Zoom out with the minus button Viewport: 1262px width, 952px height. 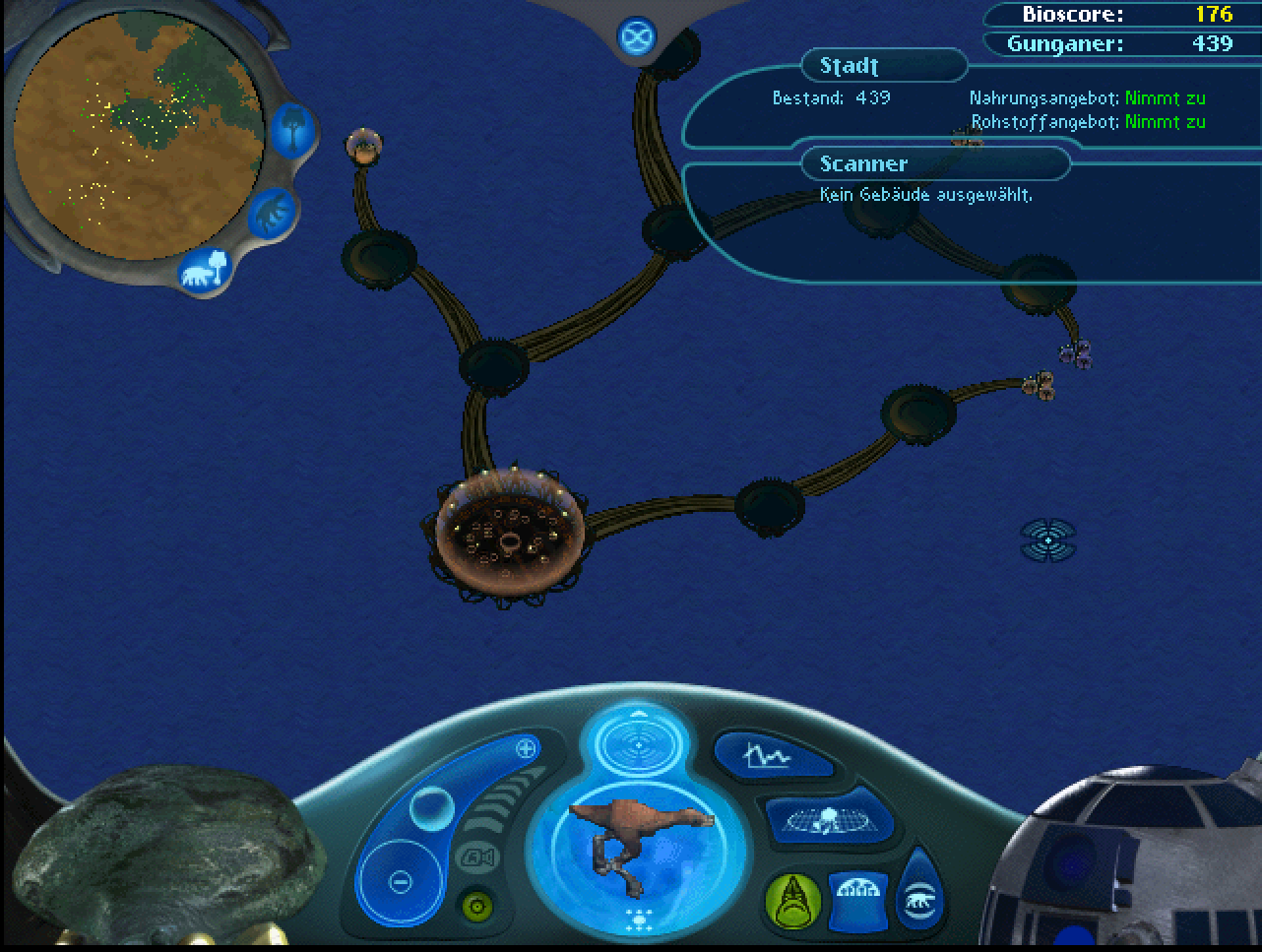(x=400, y=881)
